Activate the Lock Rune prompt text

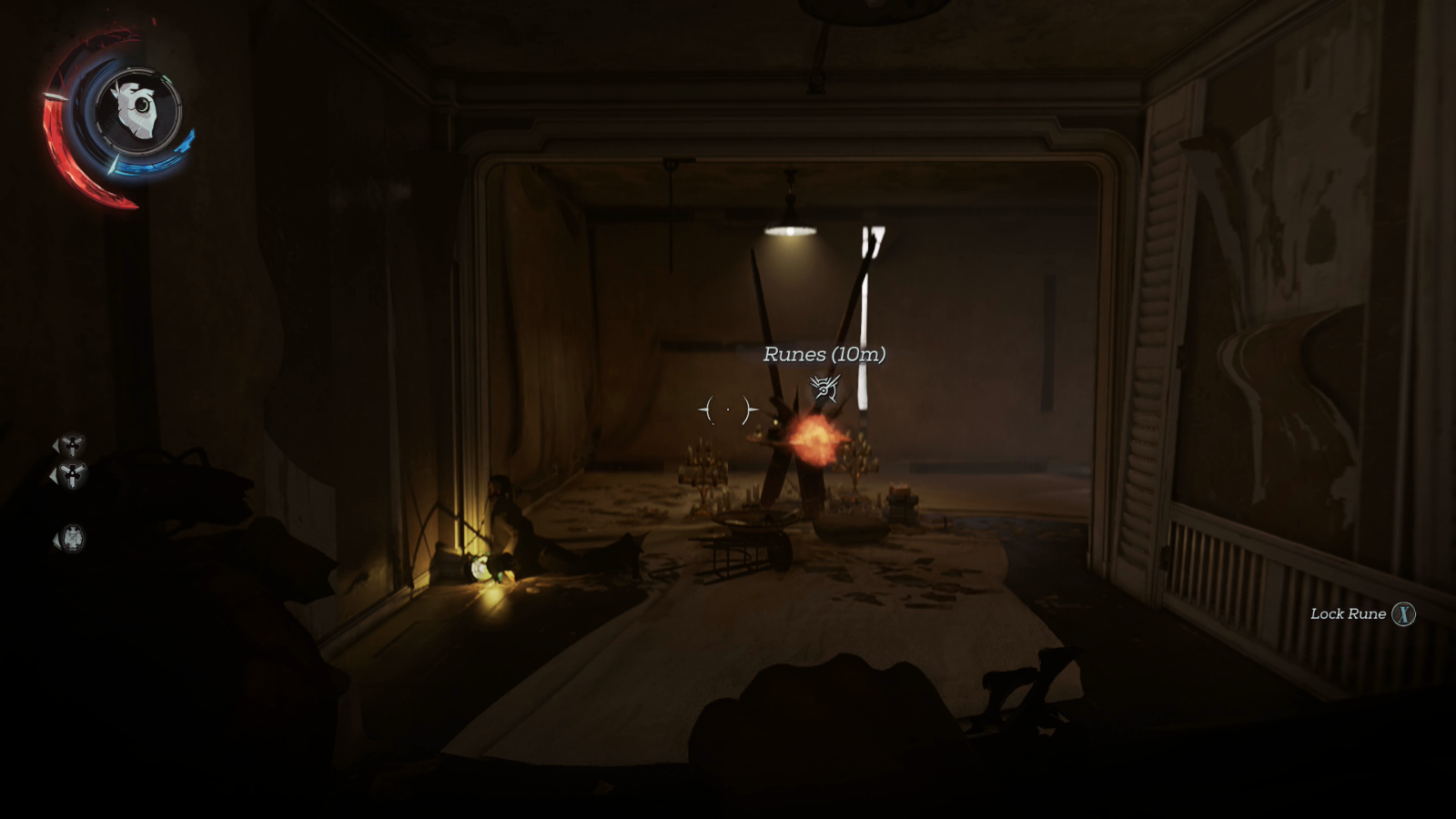coord(1347,614)
